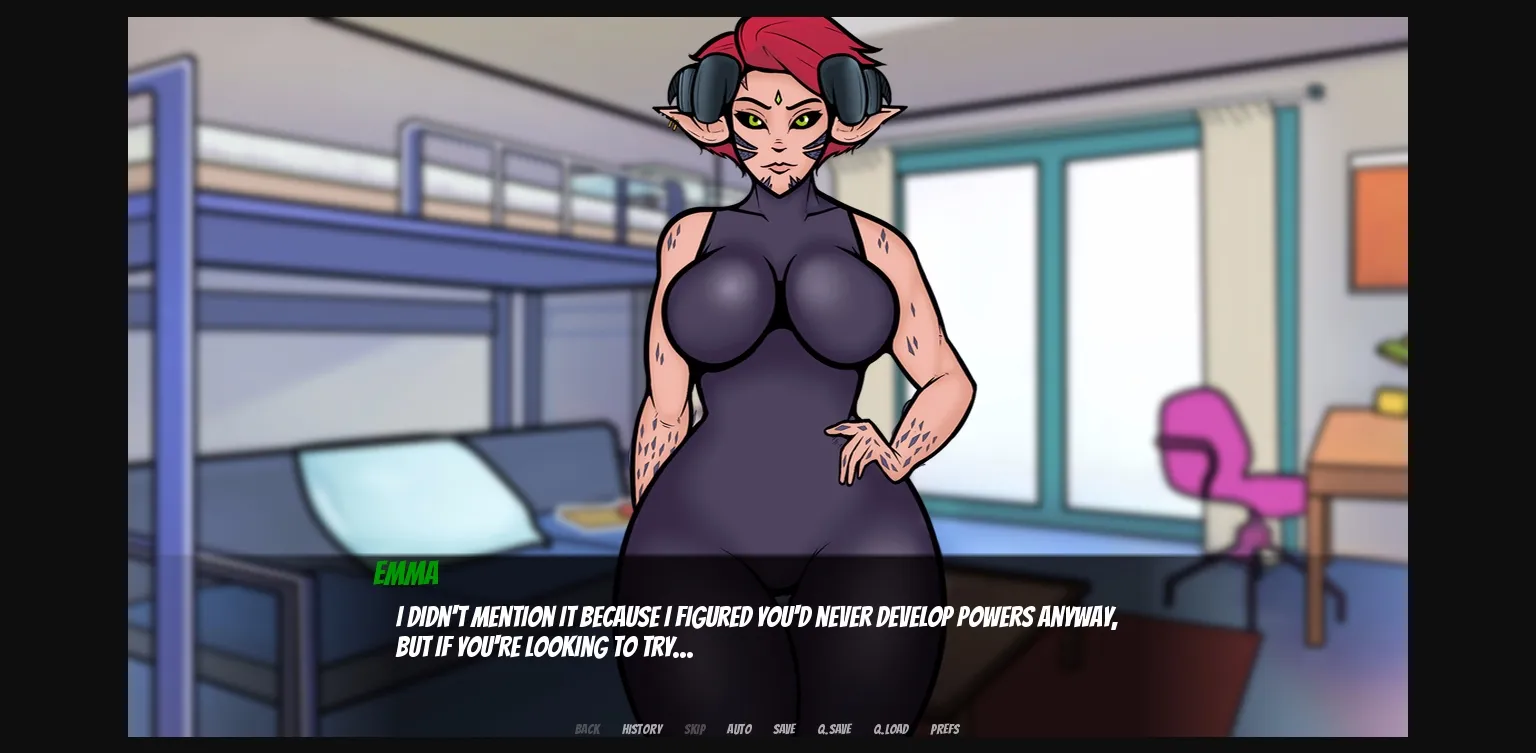Open History to review past dialogue
The height and width of the screenshot is (753, 1536).
point(642,729)
